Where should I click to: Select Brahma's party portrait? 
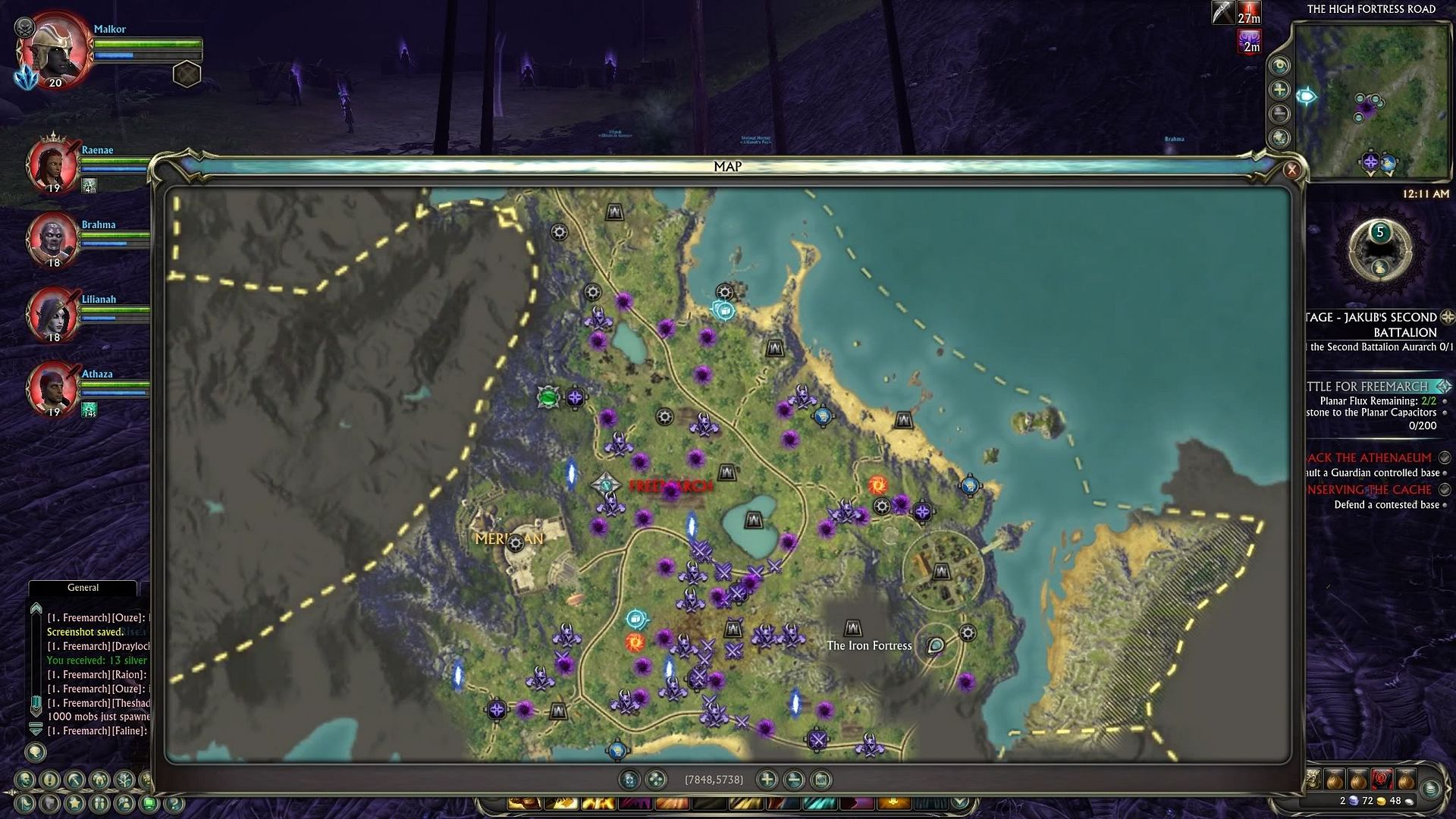point(52,239)
